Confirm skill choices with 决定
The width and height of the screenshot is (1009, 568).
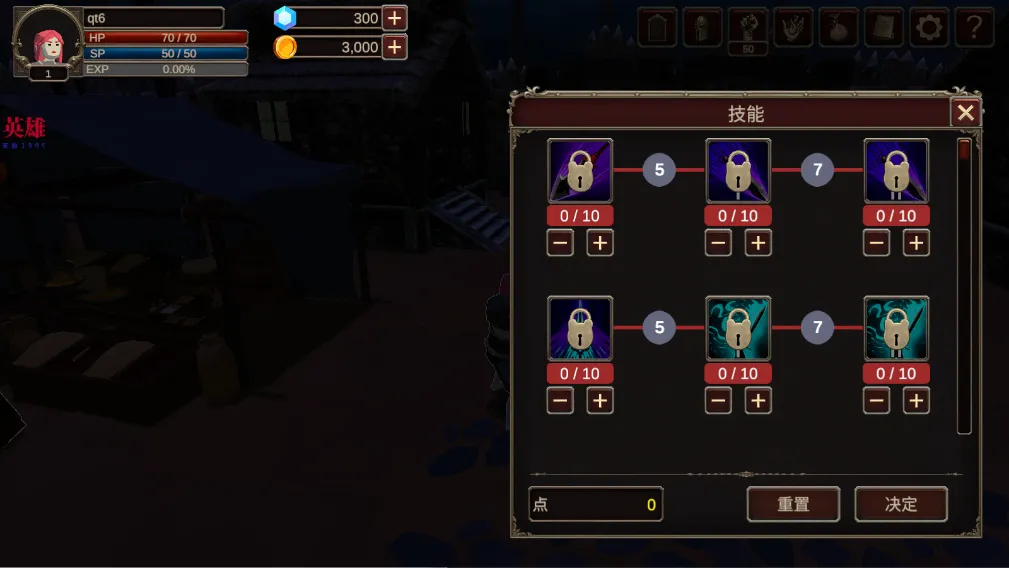(901, 504)
